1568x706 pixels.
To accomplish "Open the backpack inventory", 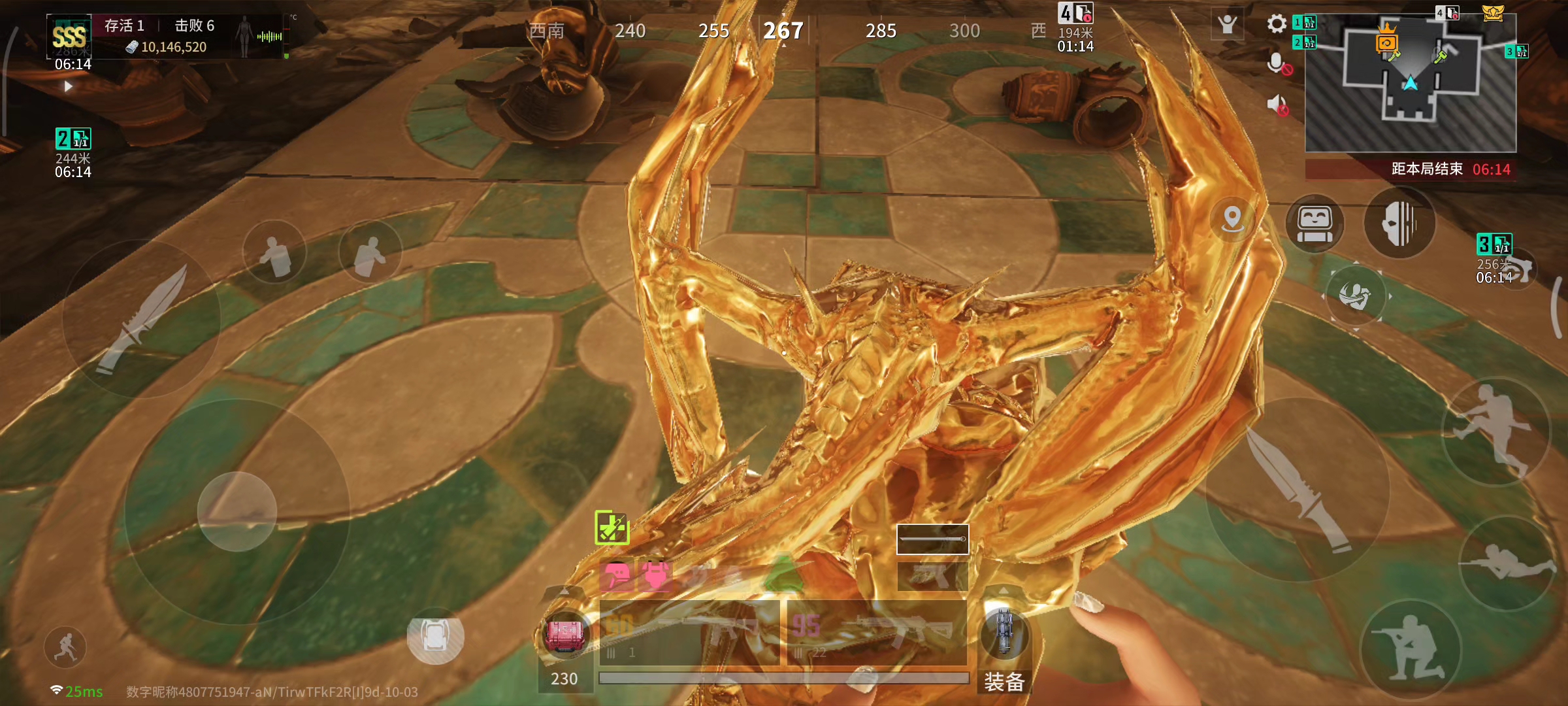I will pyautogui.click(x=435, y=635).
